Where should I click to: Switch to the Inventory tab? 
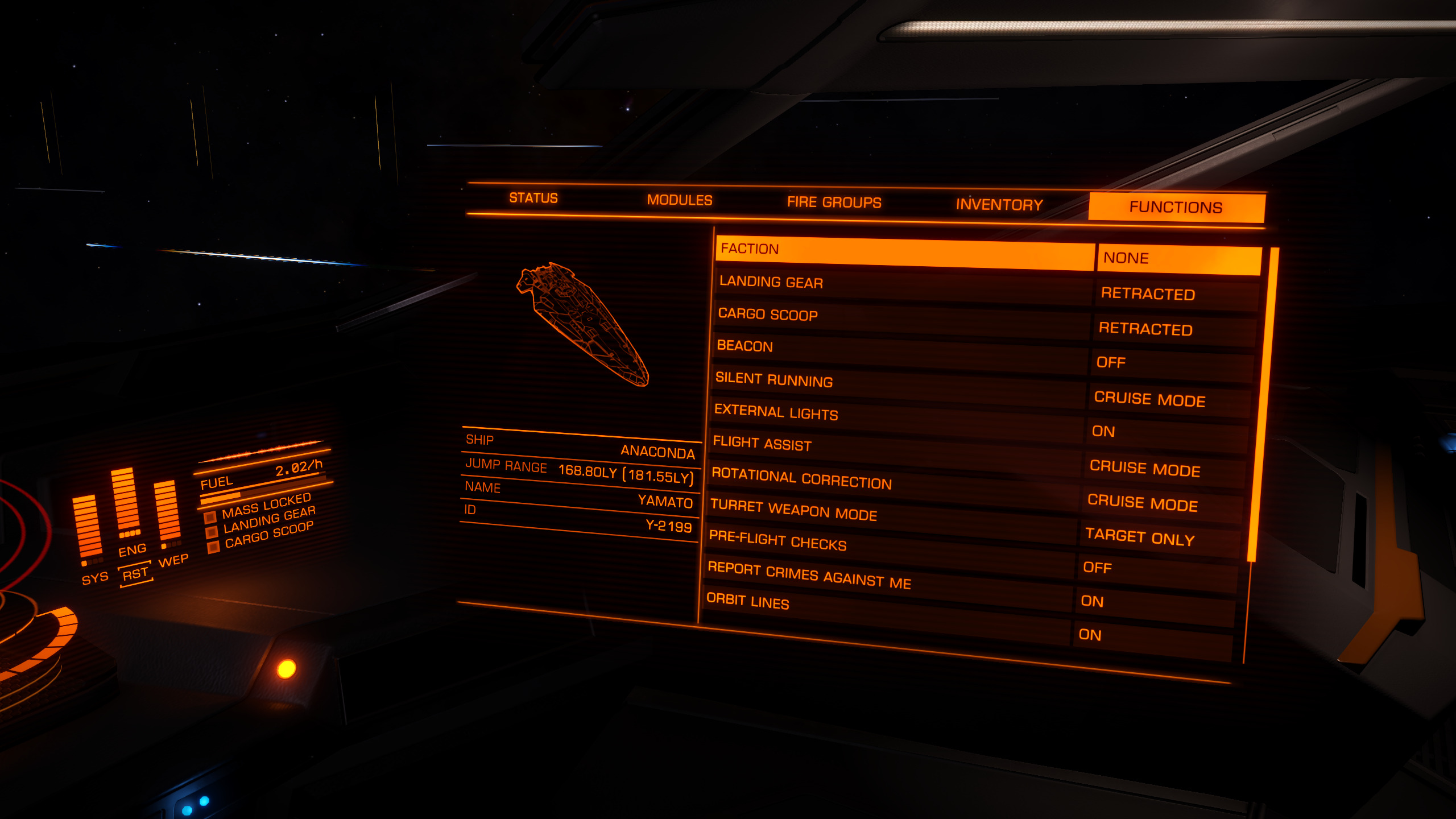[x=999, y=205]
